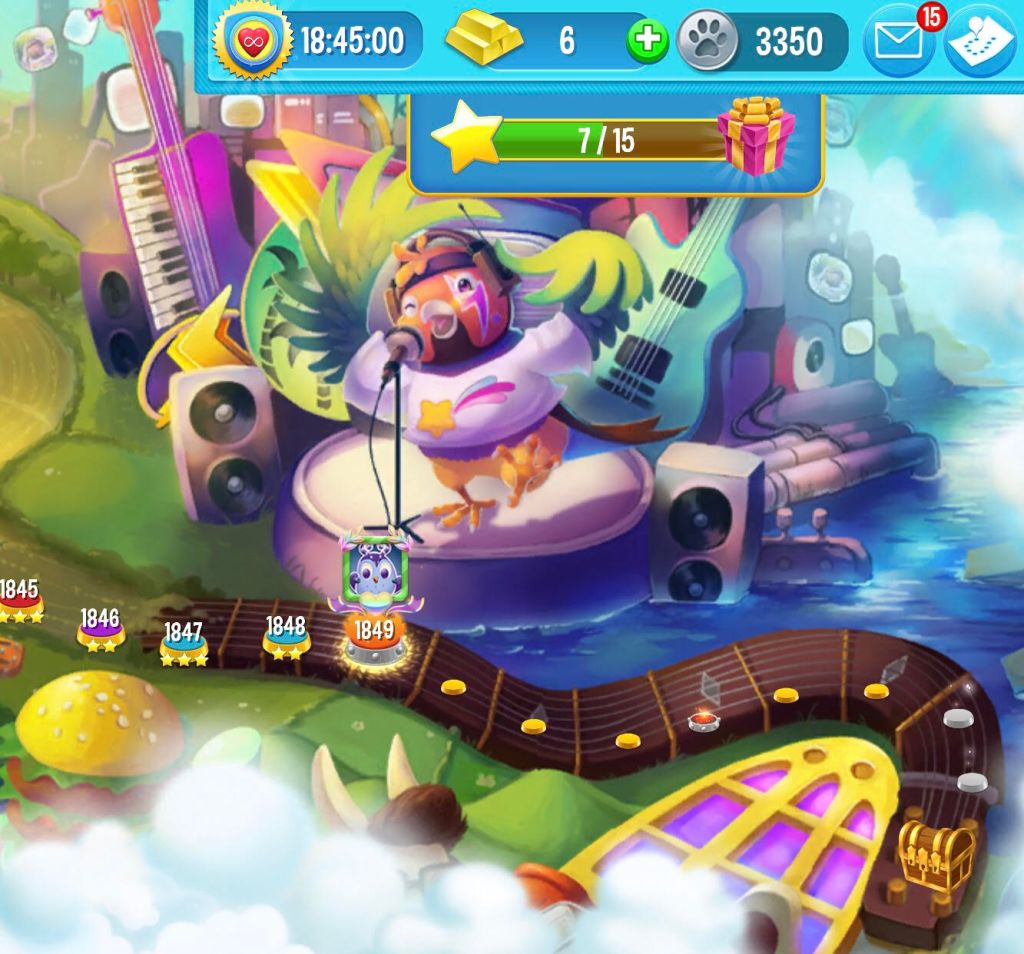Tap the gold bars currency icon

pyautogui.click(x=484, y=41)
